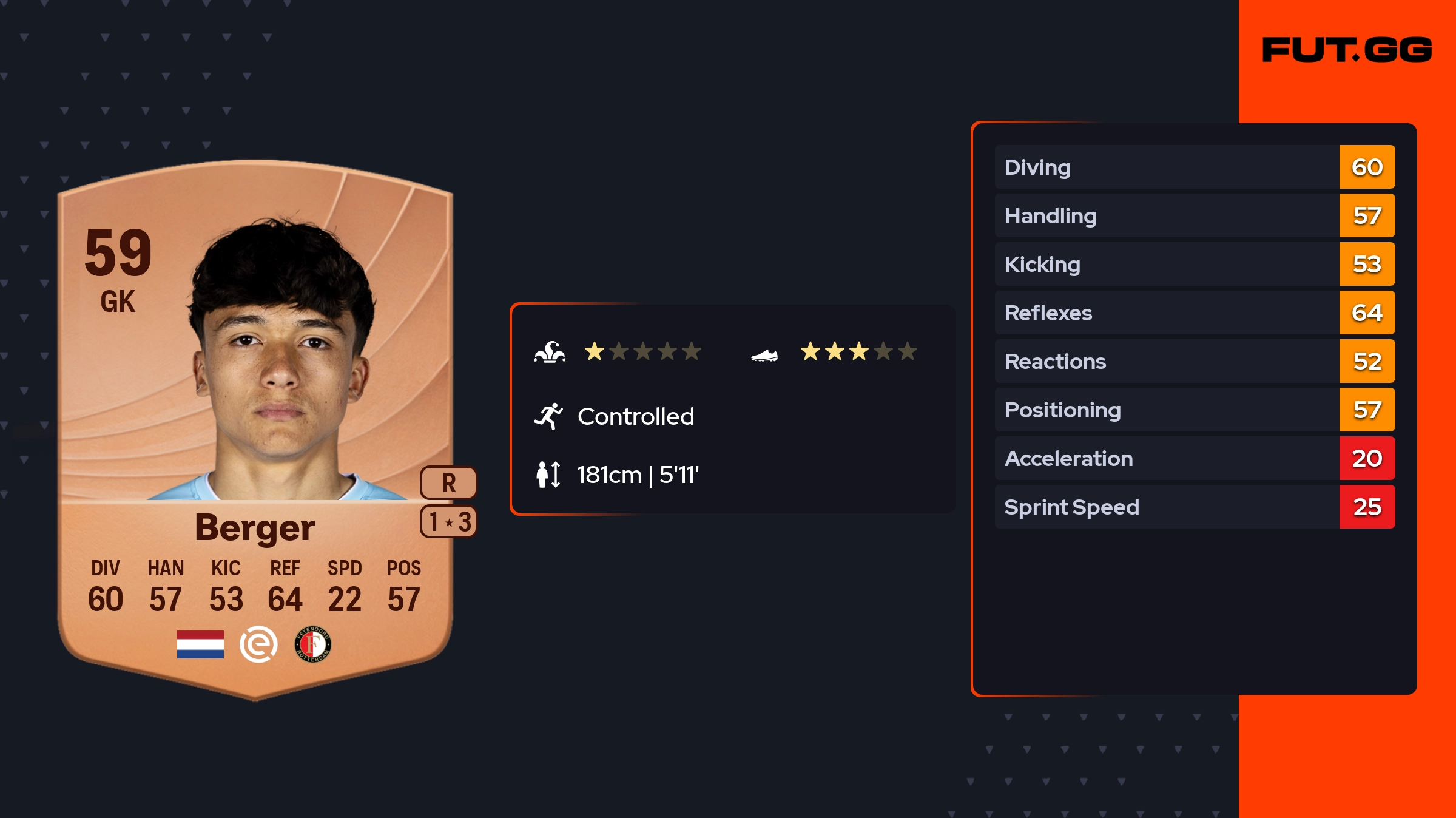This screenshot has width=1456, height=818.
Task: Select the Berger 59 GK player card
Action: point(255,425)
